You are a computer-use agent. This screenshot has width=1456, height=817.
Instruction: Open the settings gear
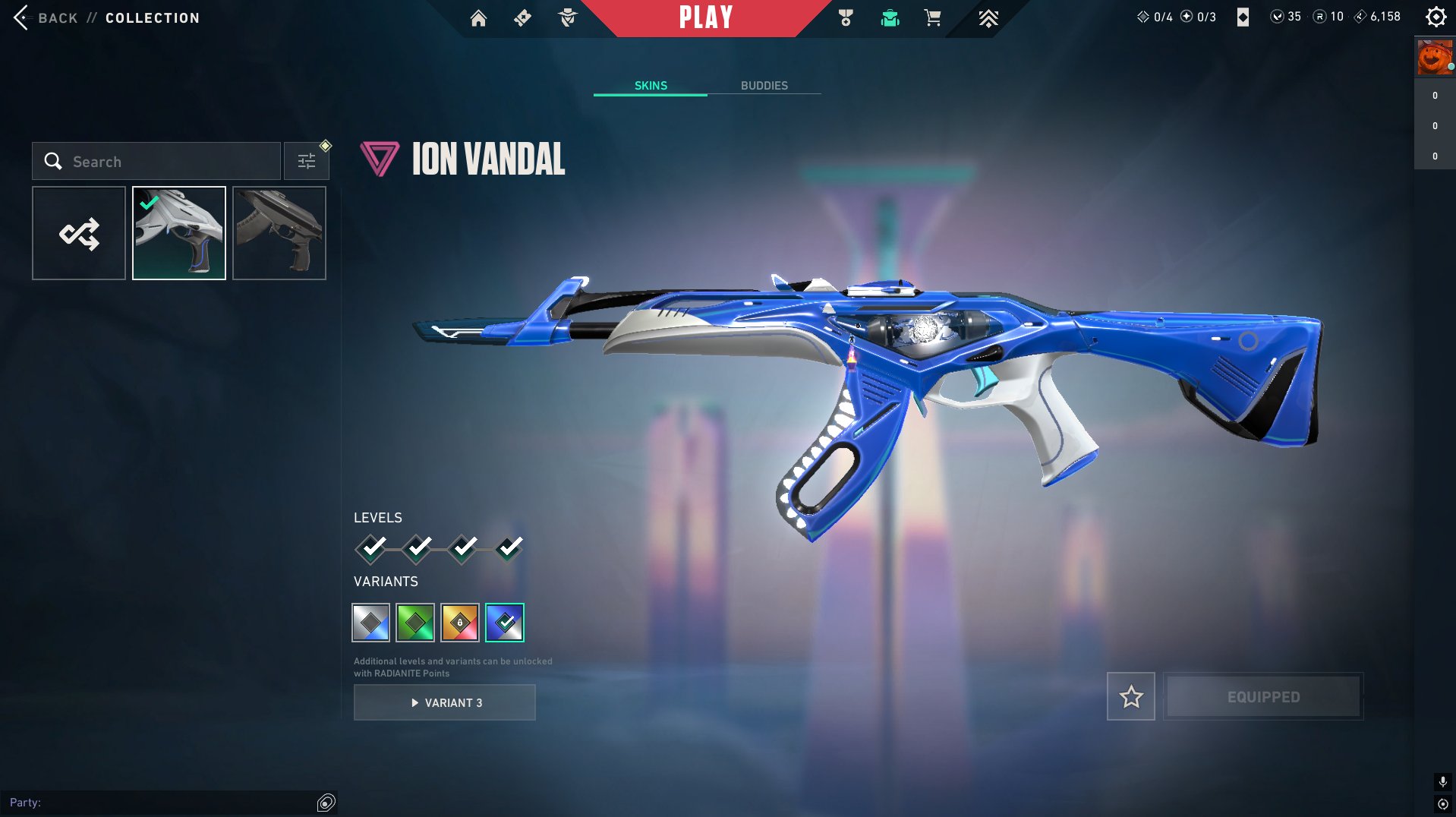(x=1436, y=17)
